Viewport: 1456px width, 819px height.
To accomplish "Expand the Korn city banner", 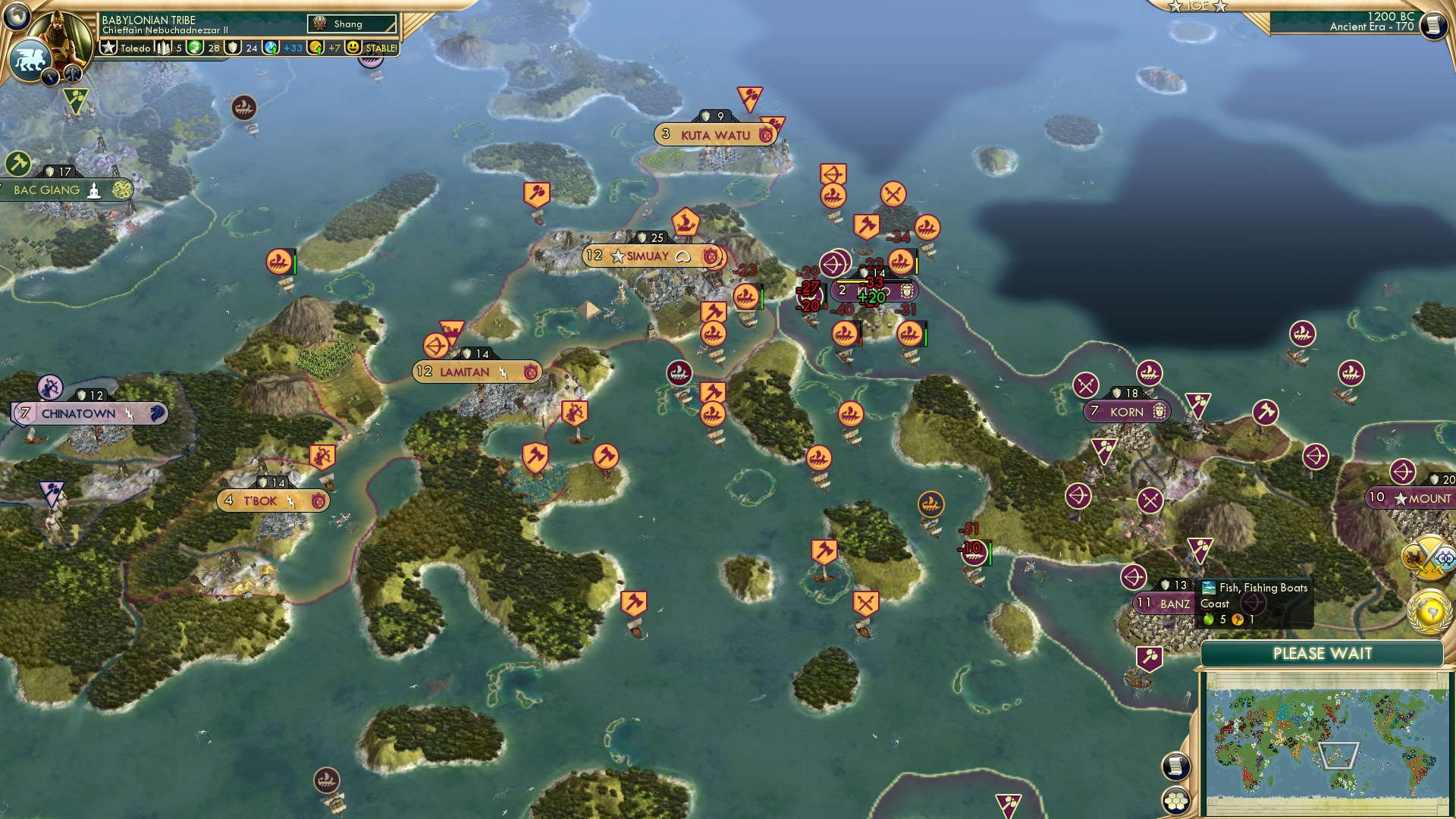I will [x=1126, y=412].
